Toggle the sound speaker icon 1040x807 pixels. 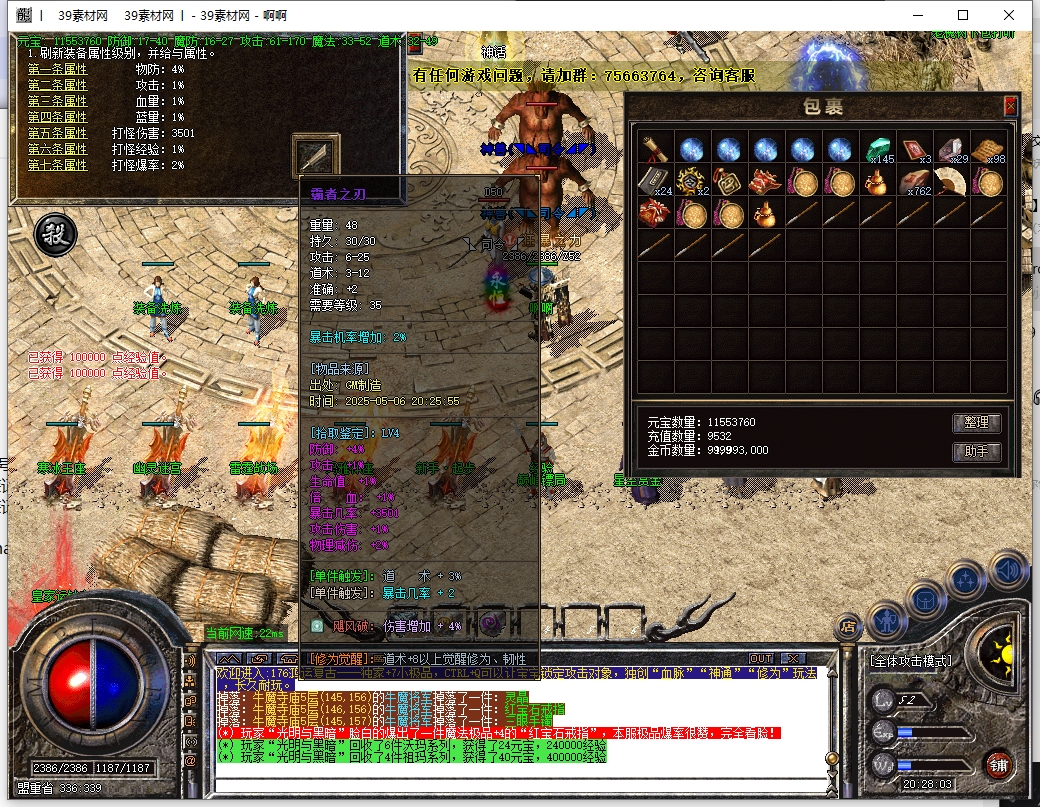pos(1008,570)
